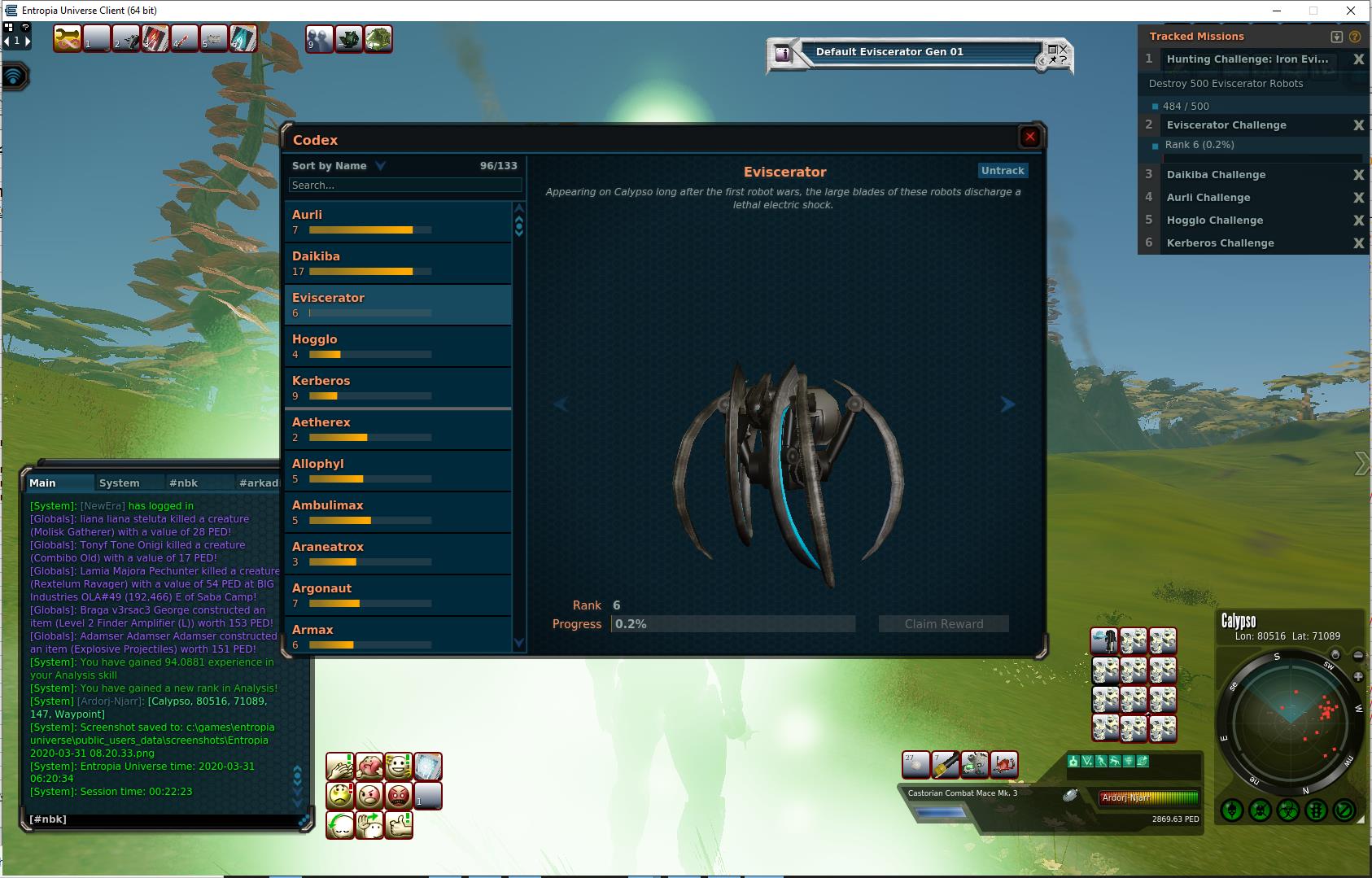The image size is (1372, 878).
Task: Switch to the #nbk chat tab
Action: pyautogui.click(x=183, y=483)
